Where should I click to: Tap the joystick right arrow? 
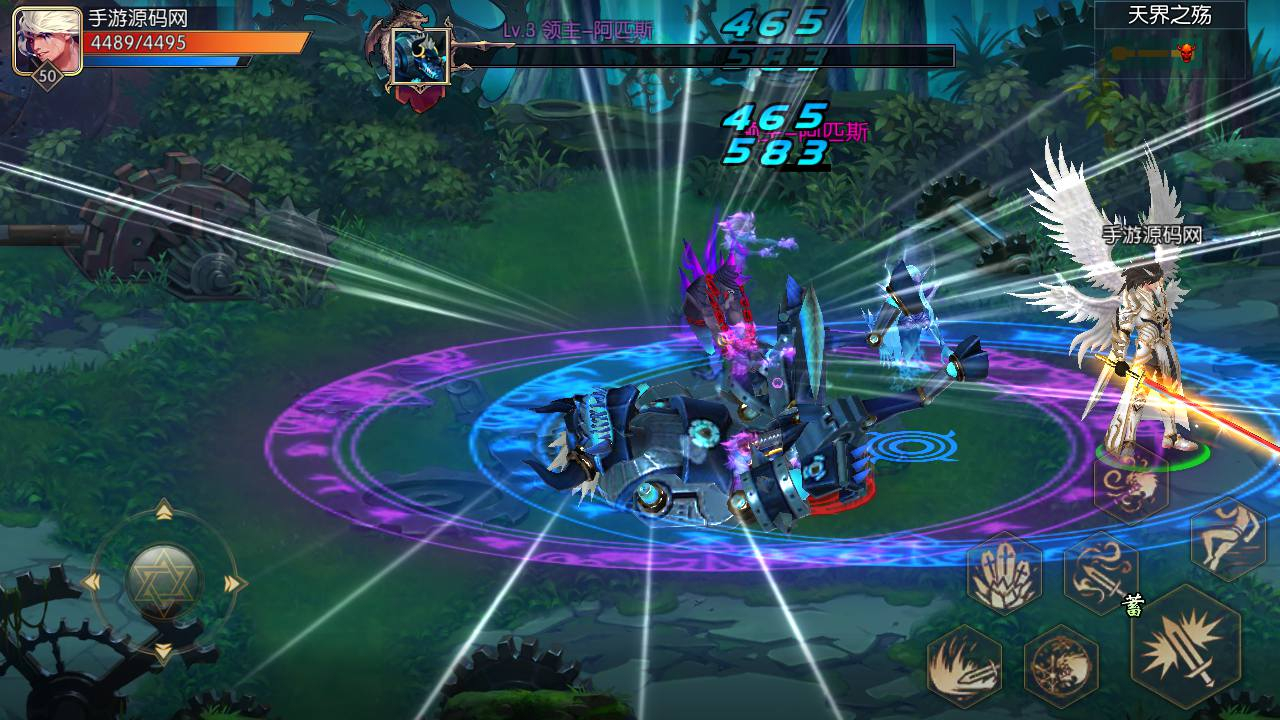(x=235, y=583)
